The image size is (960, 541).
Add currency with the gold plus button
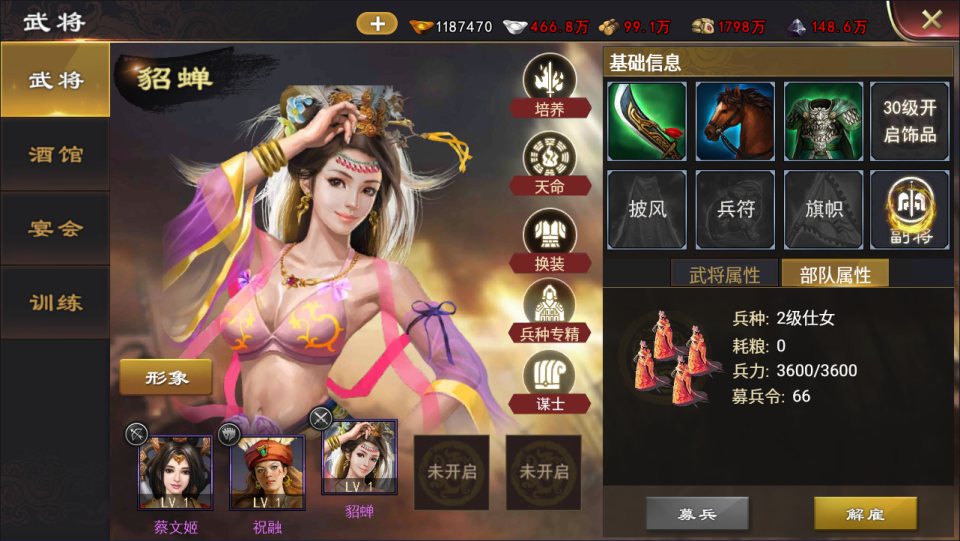click(x=377, y=24)
